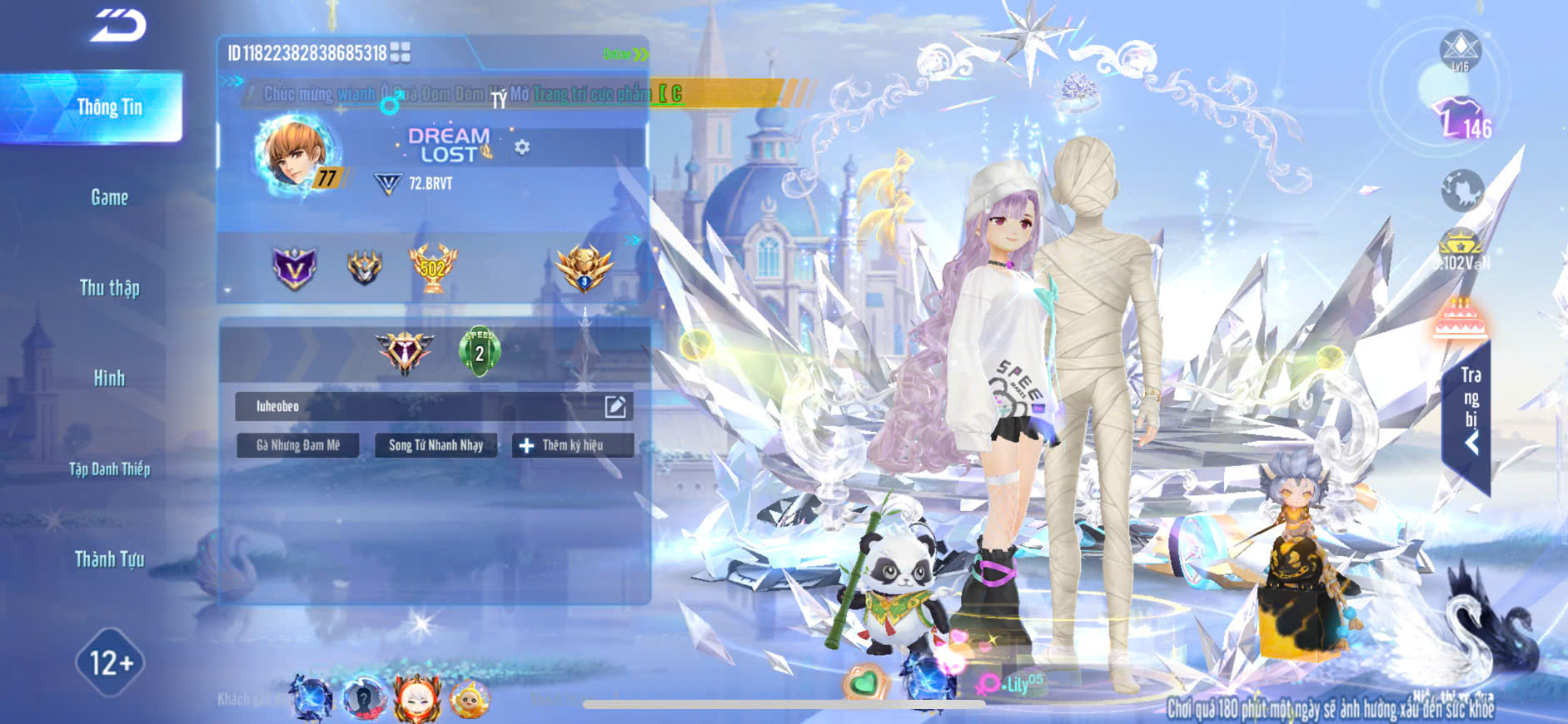Go back using the top-left arrow
This screenshot has width=1568, height=724.
pyautogui.click(x=118, y=25)
